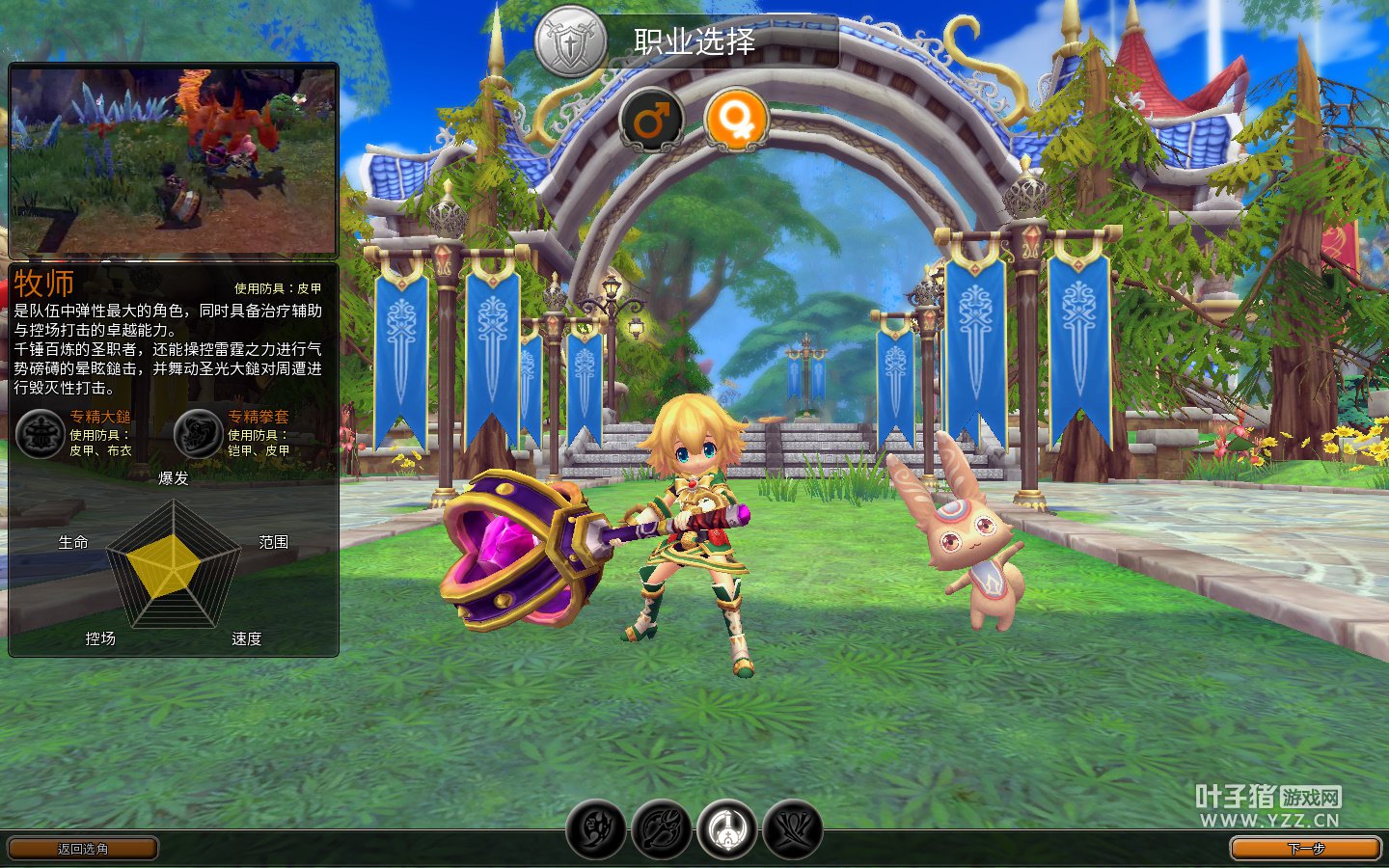The image size is (1389, 868).
Task: Choose the crescent blade class icon
Action: 596,828
